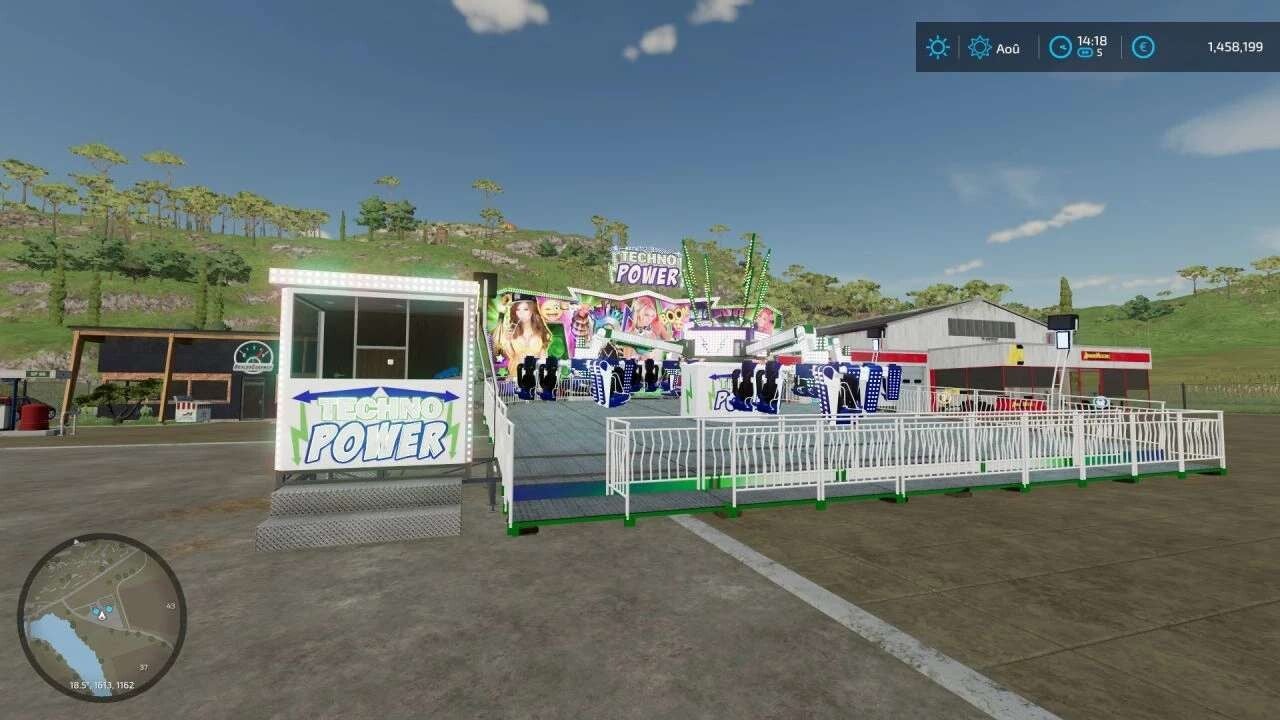Click the Techno Power sign on the booth
Screen dimensions: 1280x720
pyautogui.click(x=376, y=425)
